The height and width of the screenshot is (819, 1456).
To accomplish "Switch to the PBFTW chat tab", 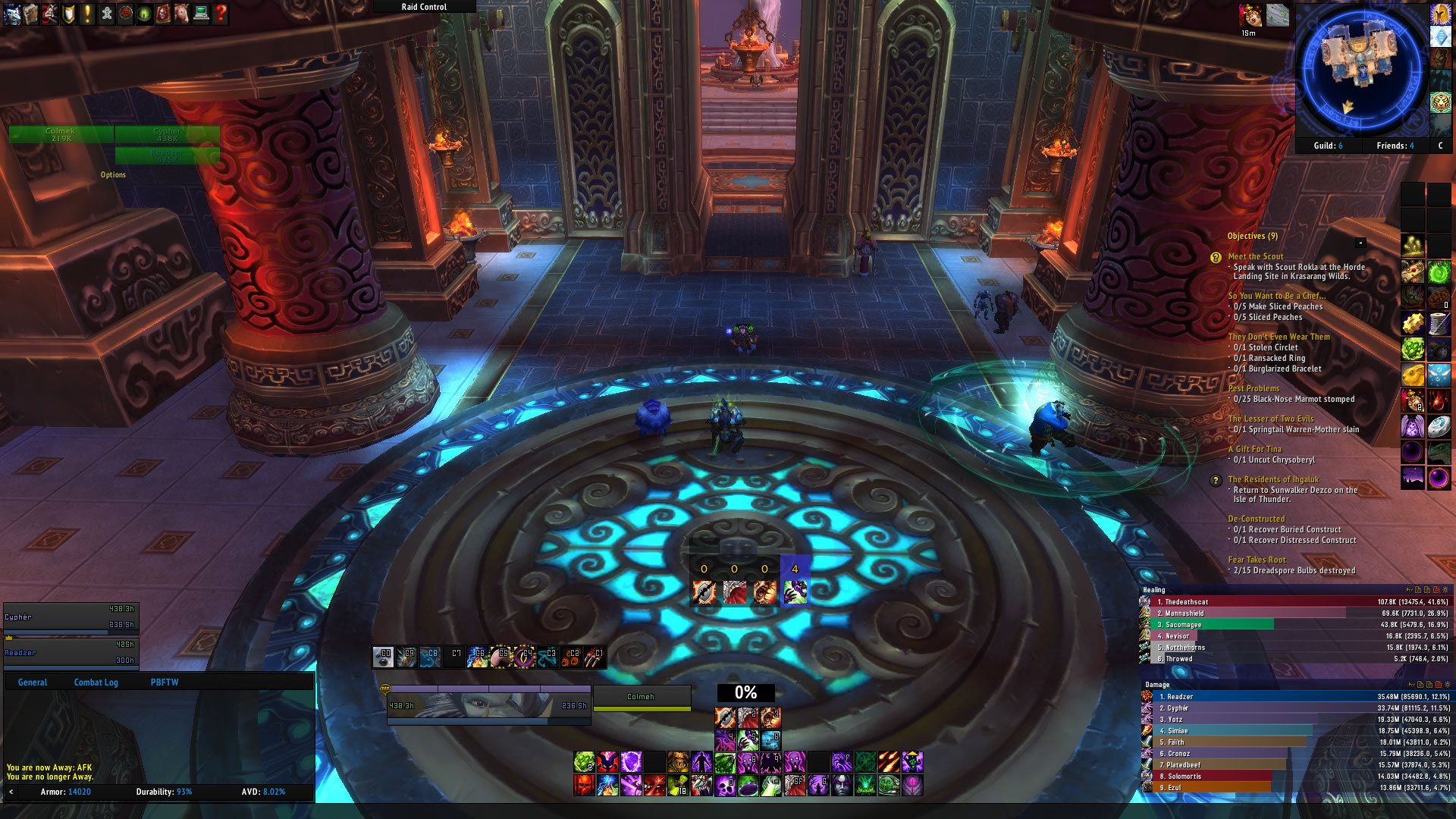I will [x=164, y=682].
